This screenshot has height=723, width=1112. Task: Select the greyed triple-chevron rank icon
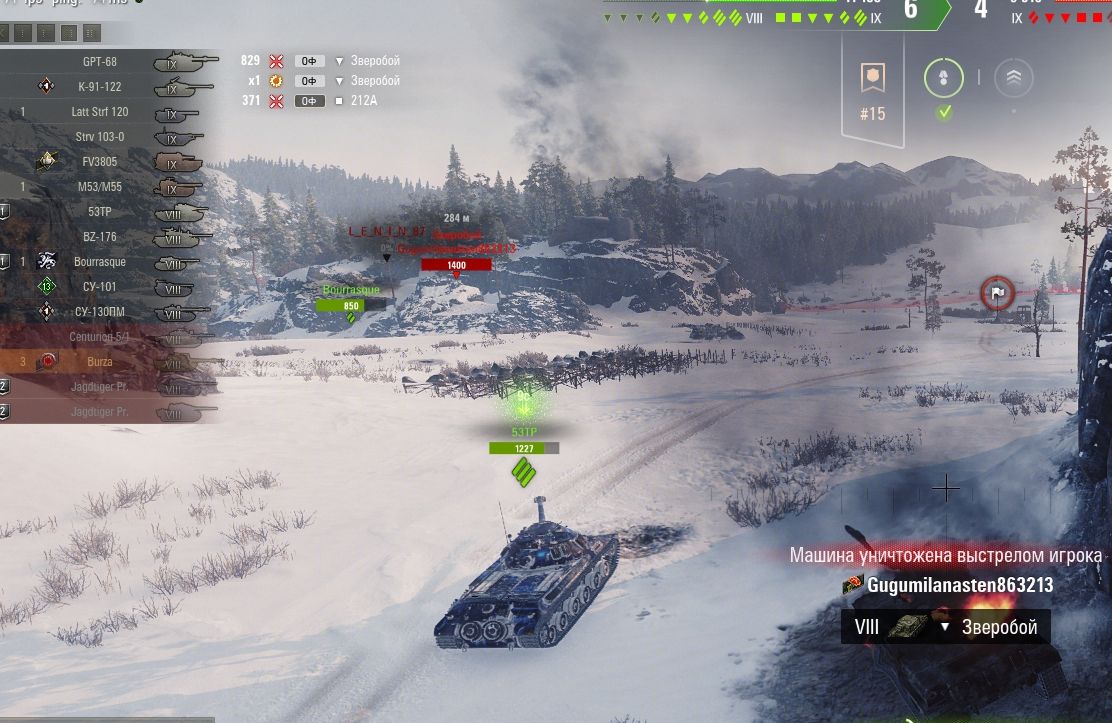[1014, 77]
